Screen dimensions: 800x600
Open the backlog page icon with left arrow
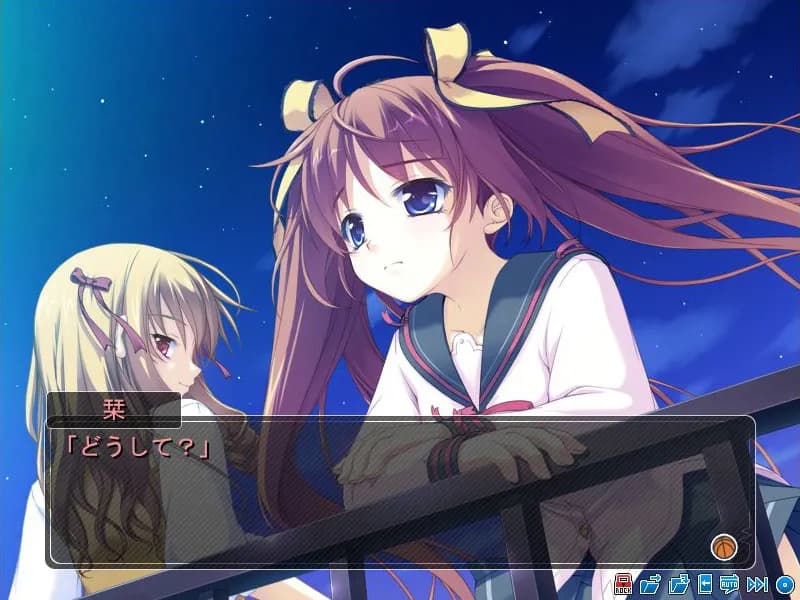[705, 584]
